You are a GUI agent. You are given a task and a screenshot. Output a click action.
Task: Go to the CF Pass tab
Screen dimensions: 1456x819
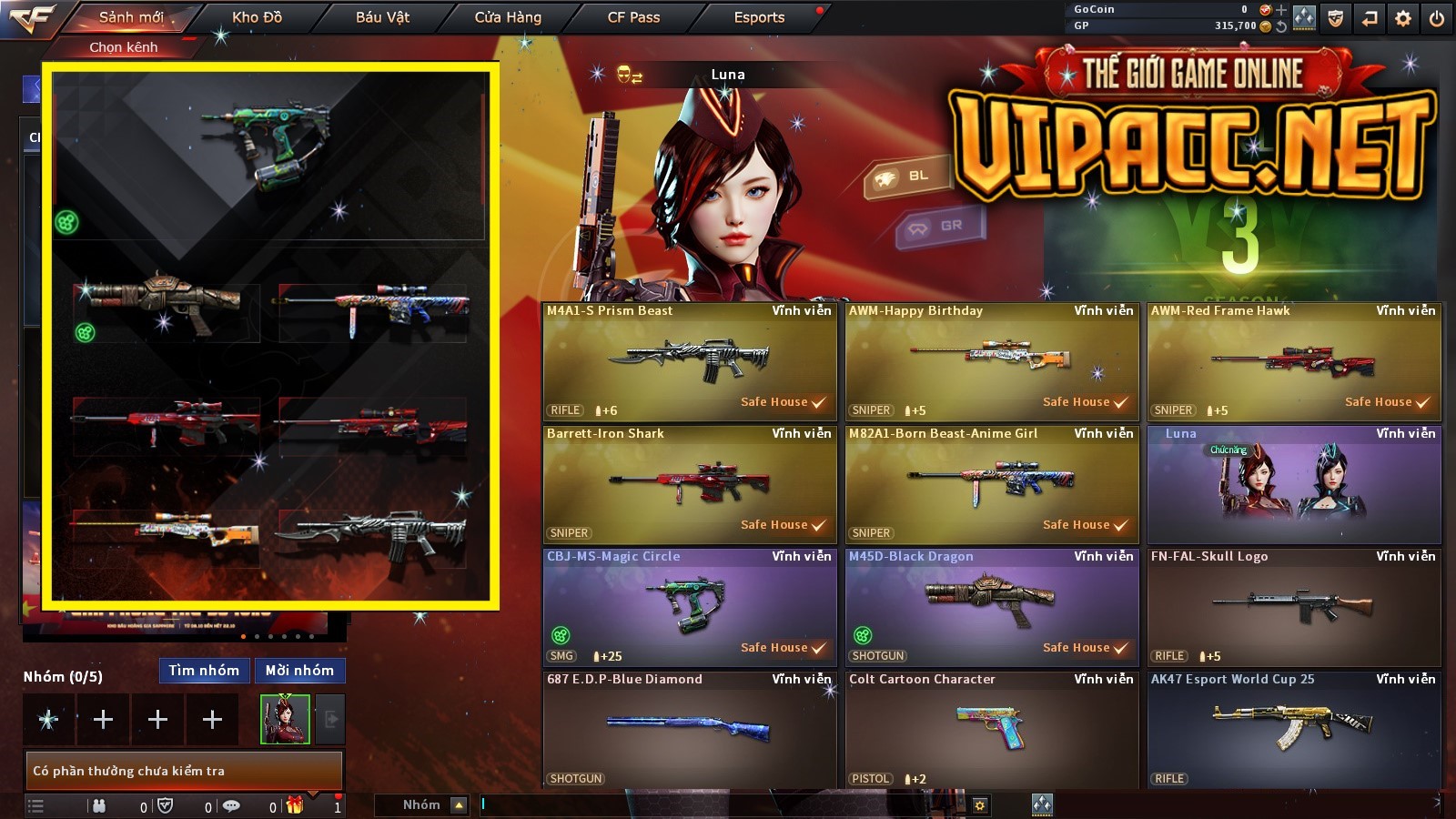(x=633, y=17)
